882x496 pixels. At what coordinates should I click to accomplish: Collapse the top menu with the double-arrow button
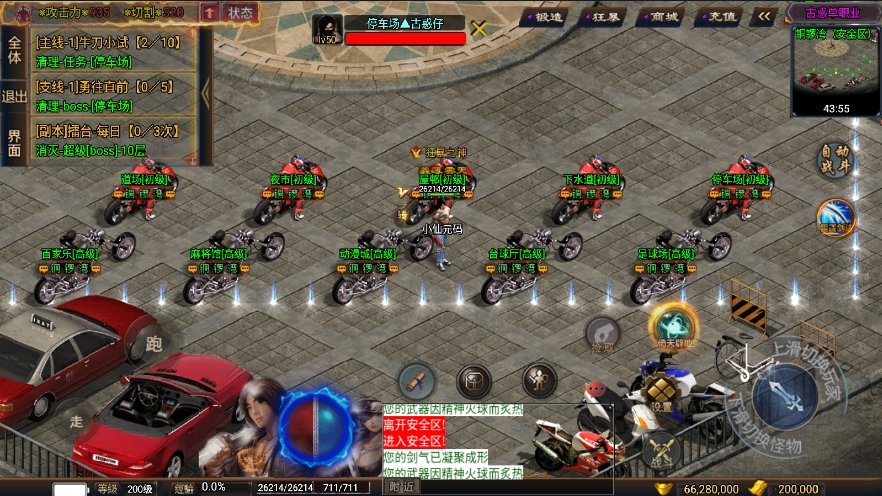[765, 16]
